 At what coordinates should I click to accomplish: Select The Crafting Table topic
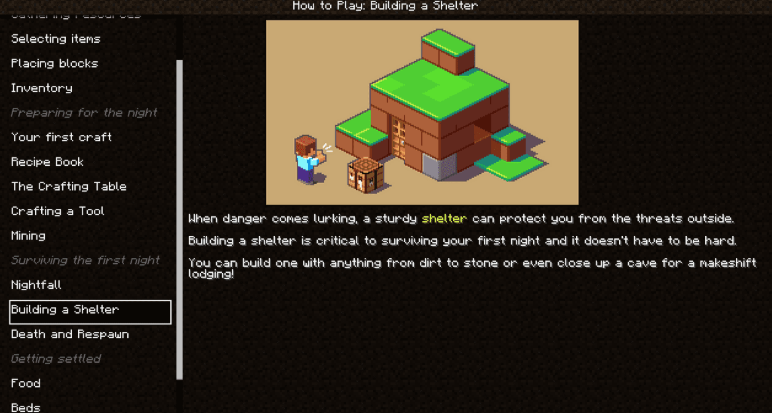point(69,186)
